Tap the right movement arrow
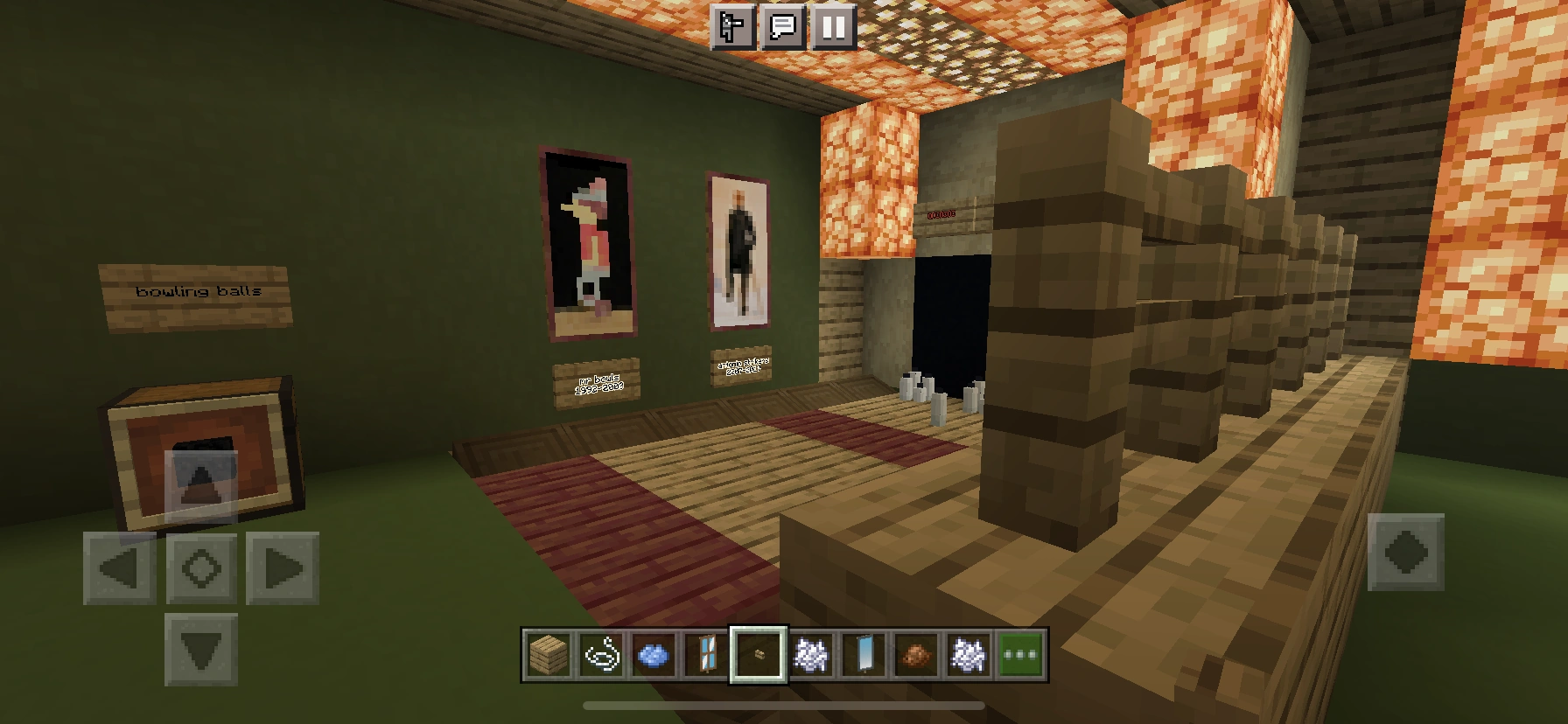Screen dimensions: 1568x724 coord(284,567)
